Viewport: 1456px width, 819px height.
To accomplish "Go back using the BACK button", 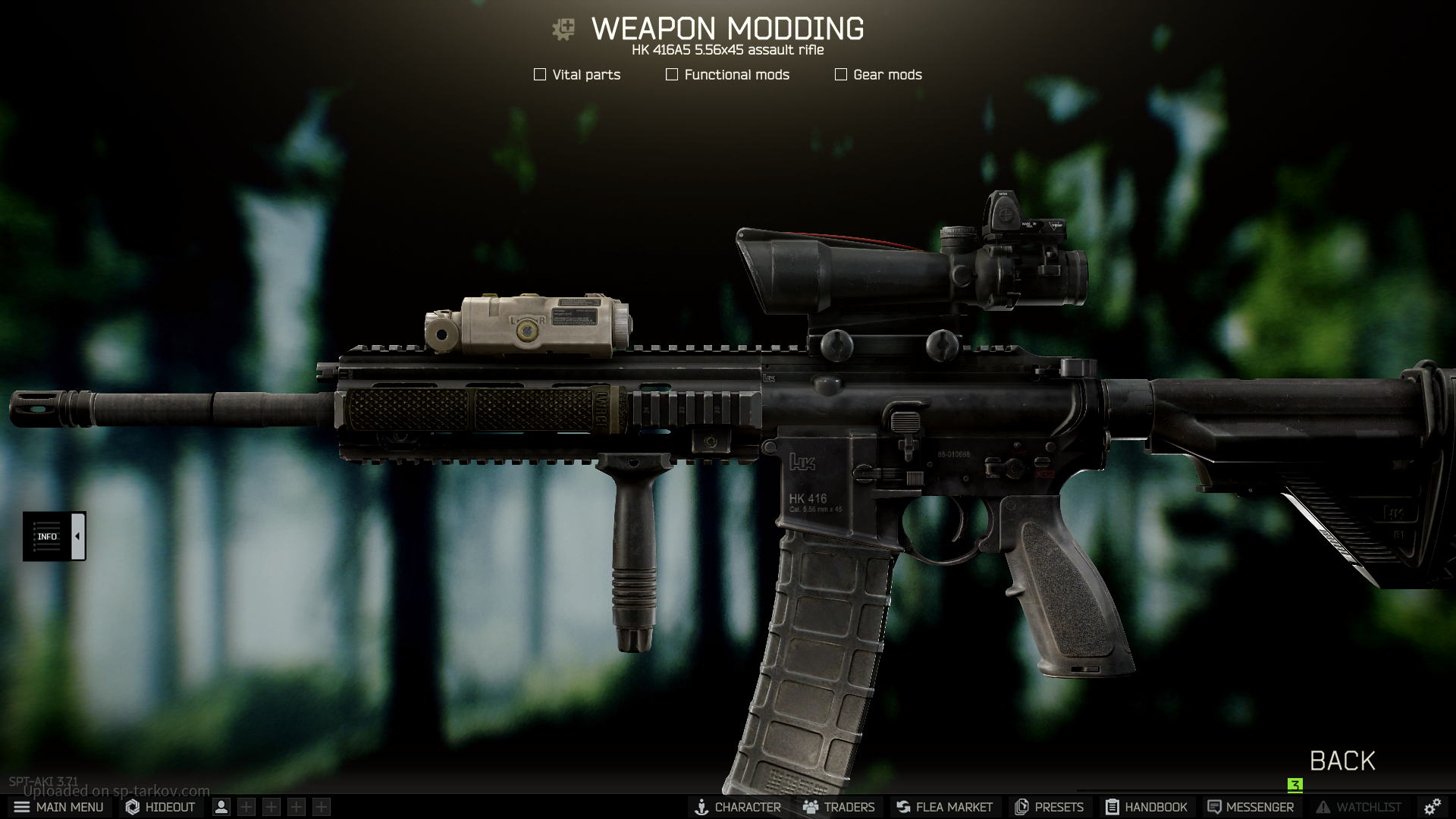I will [x=1342, y=761].
